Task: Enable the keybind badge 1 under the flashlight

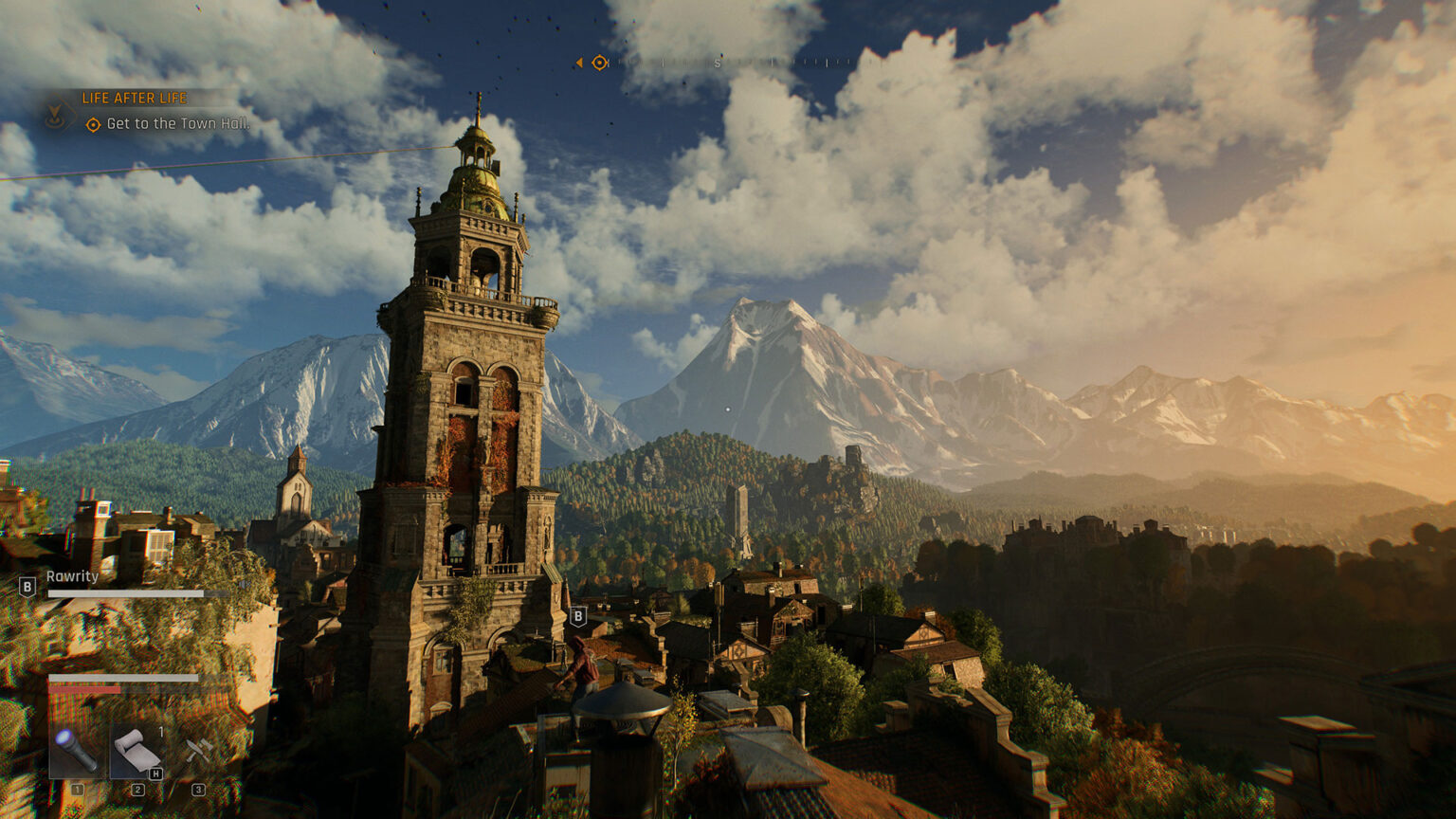Action: point(76,790)
